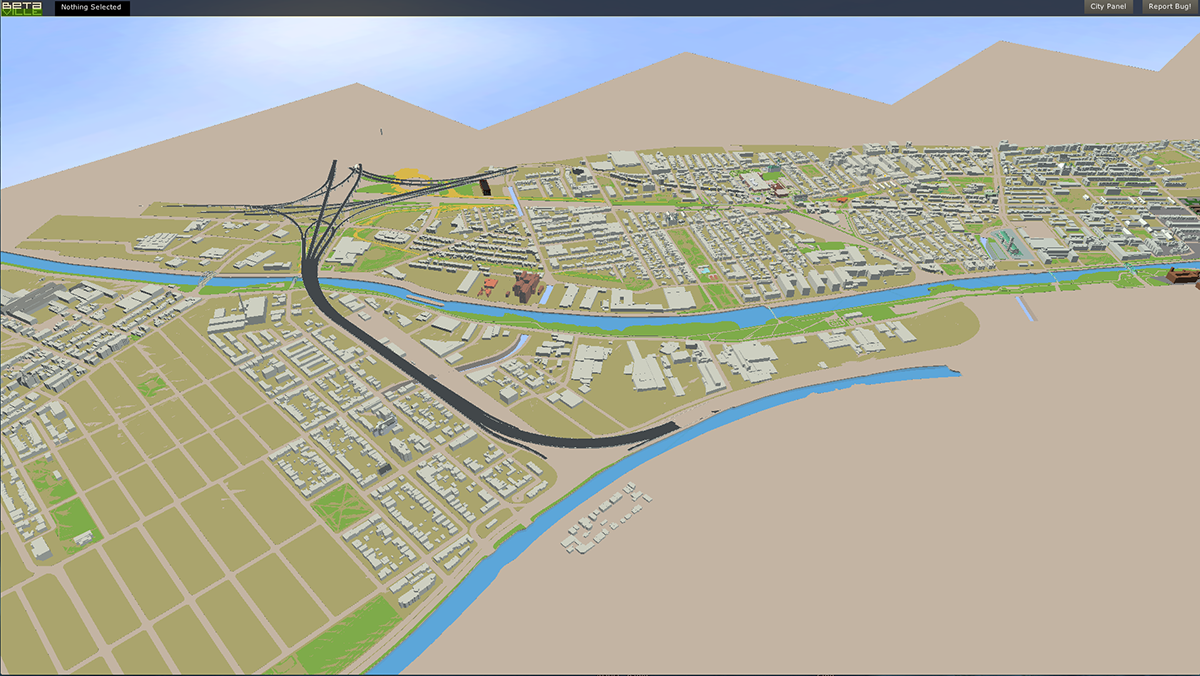
Task: Select the Nothing Selected status box
Action: 91,8
